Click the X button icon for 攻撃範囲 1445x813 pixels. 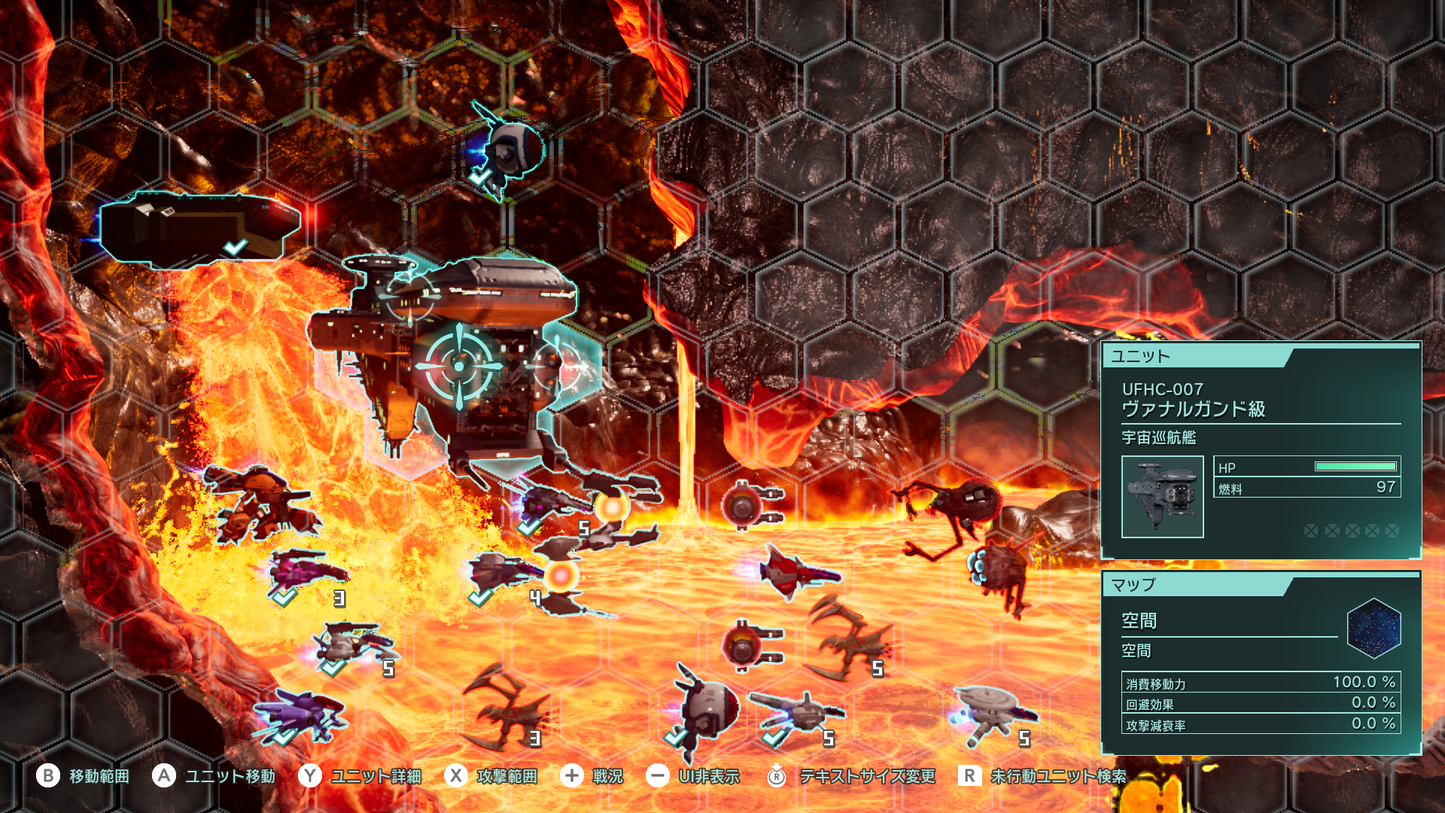(454, 775)
